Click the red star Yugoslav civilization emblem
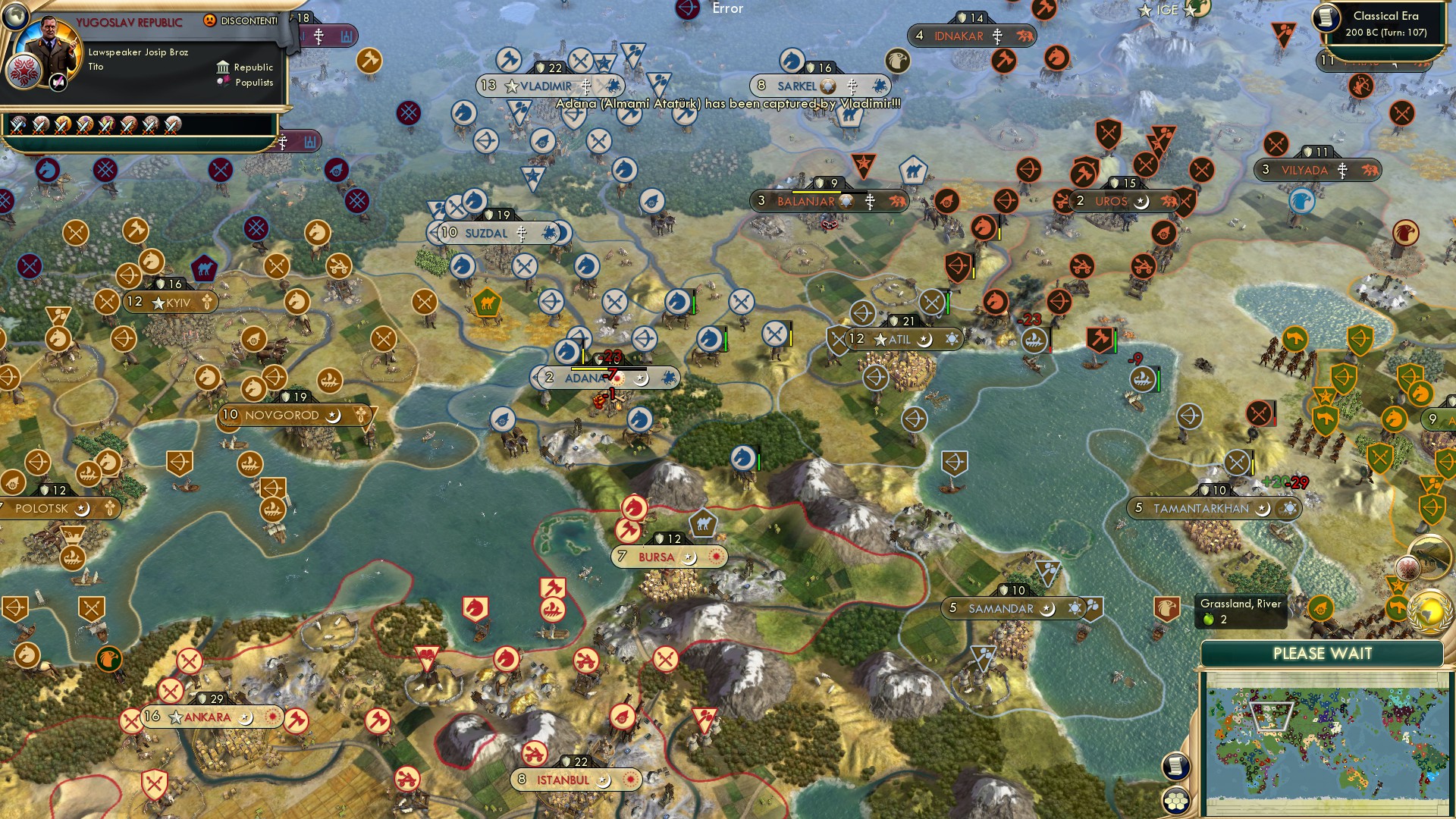The image size is (1456, 819). coord(25,72)
